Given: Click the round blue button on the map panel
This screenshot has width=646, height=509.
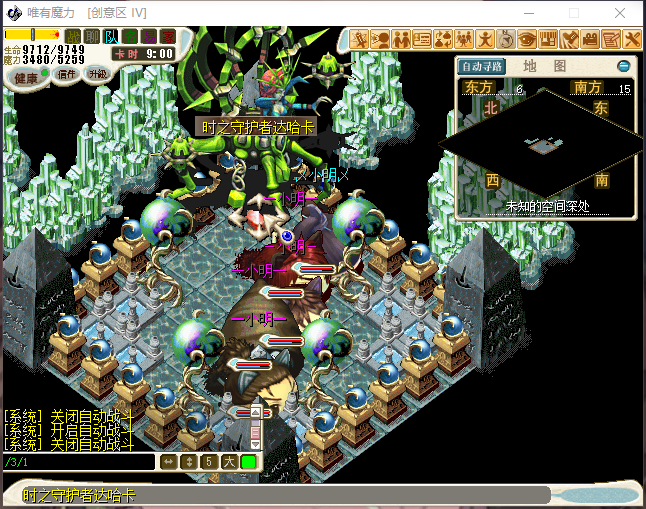Looking at the screenshot, I should coord(624,66).
